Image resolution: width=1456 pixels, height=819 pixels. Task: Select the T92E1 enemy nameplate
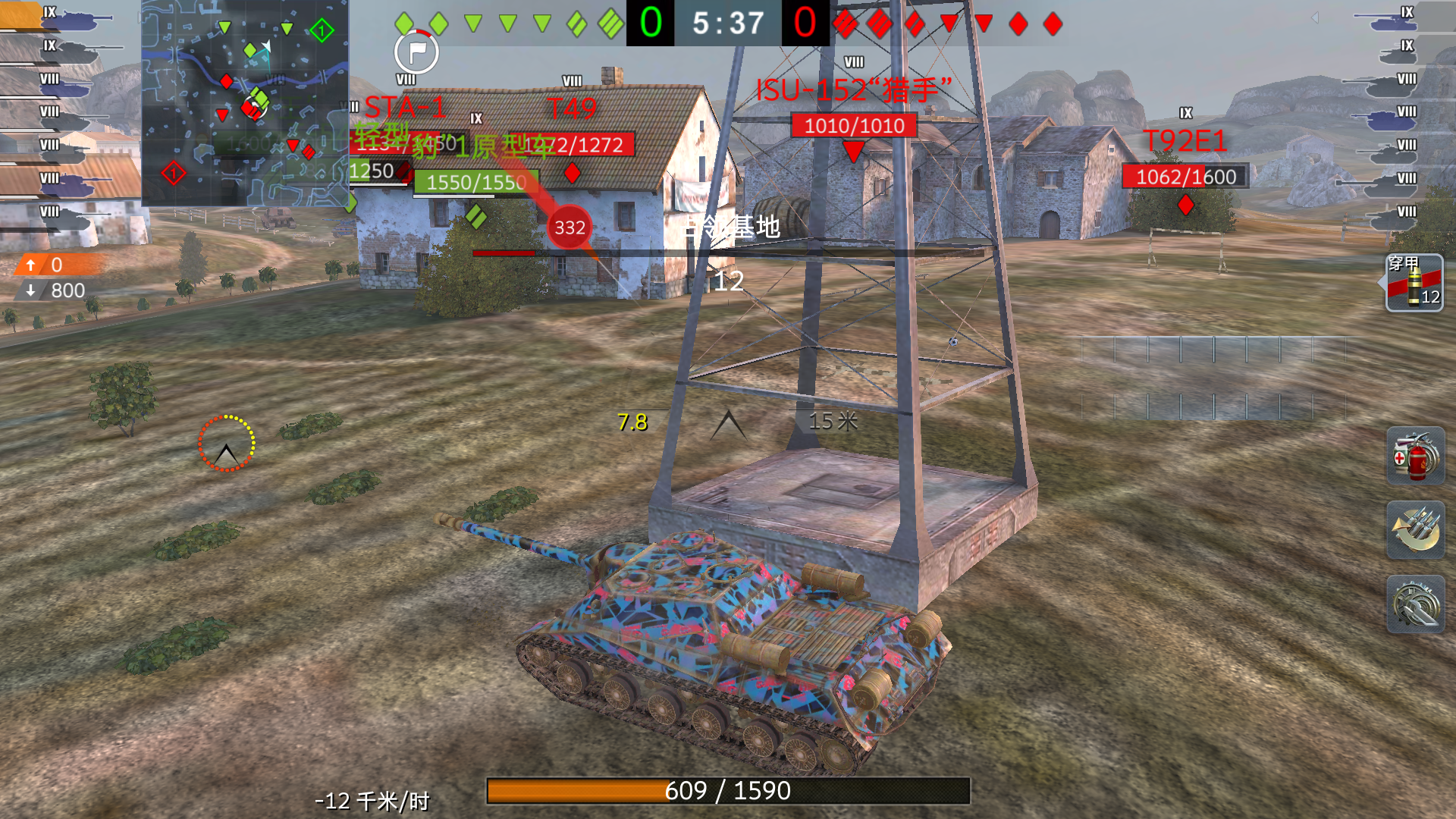[x=1188, y=140]
